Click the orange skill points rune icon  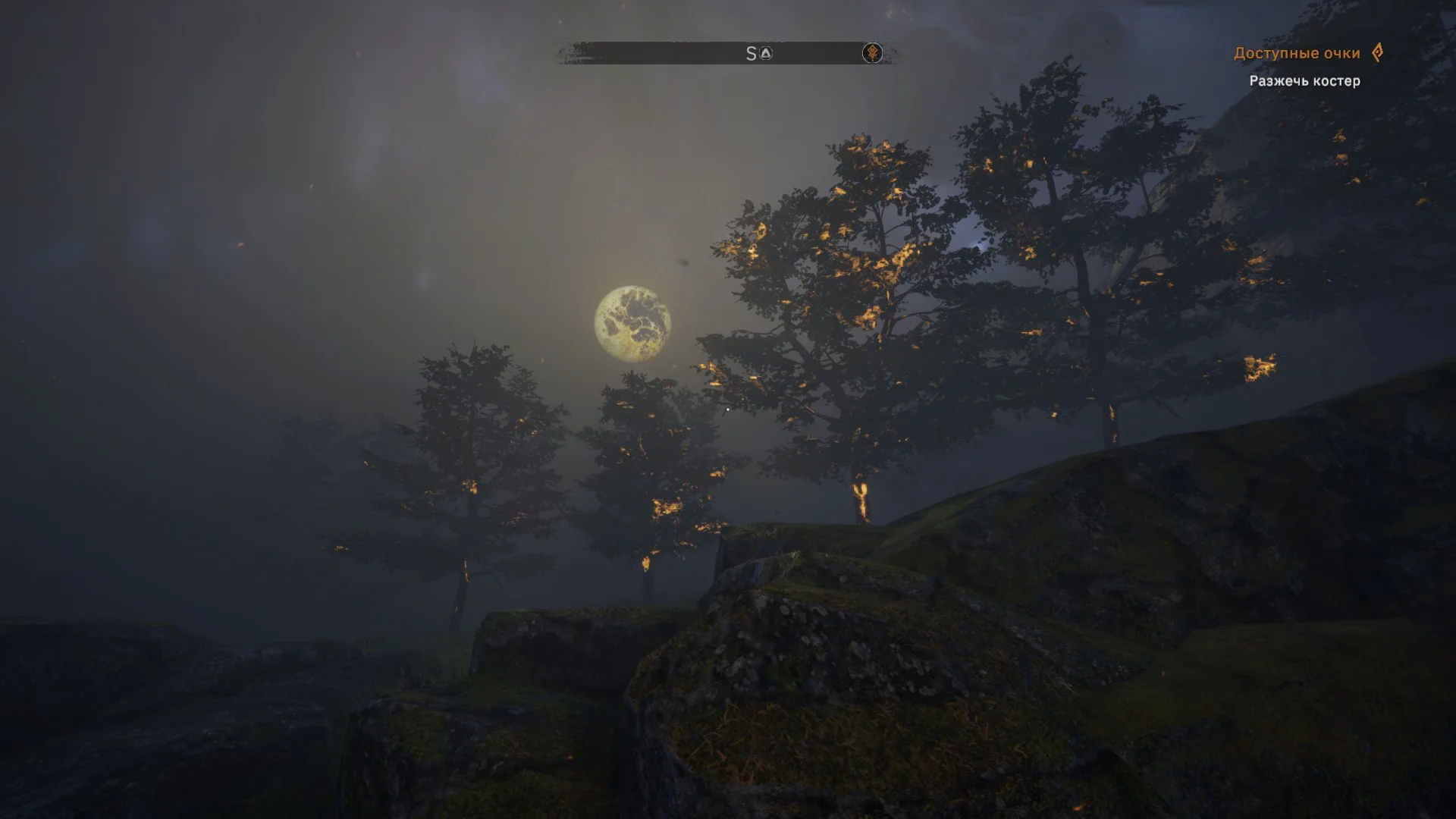1377,52
